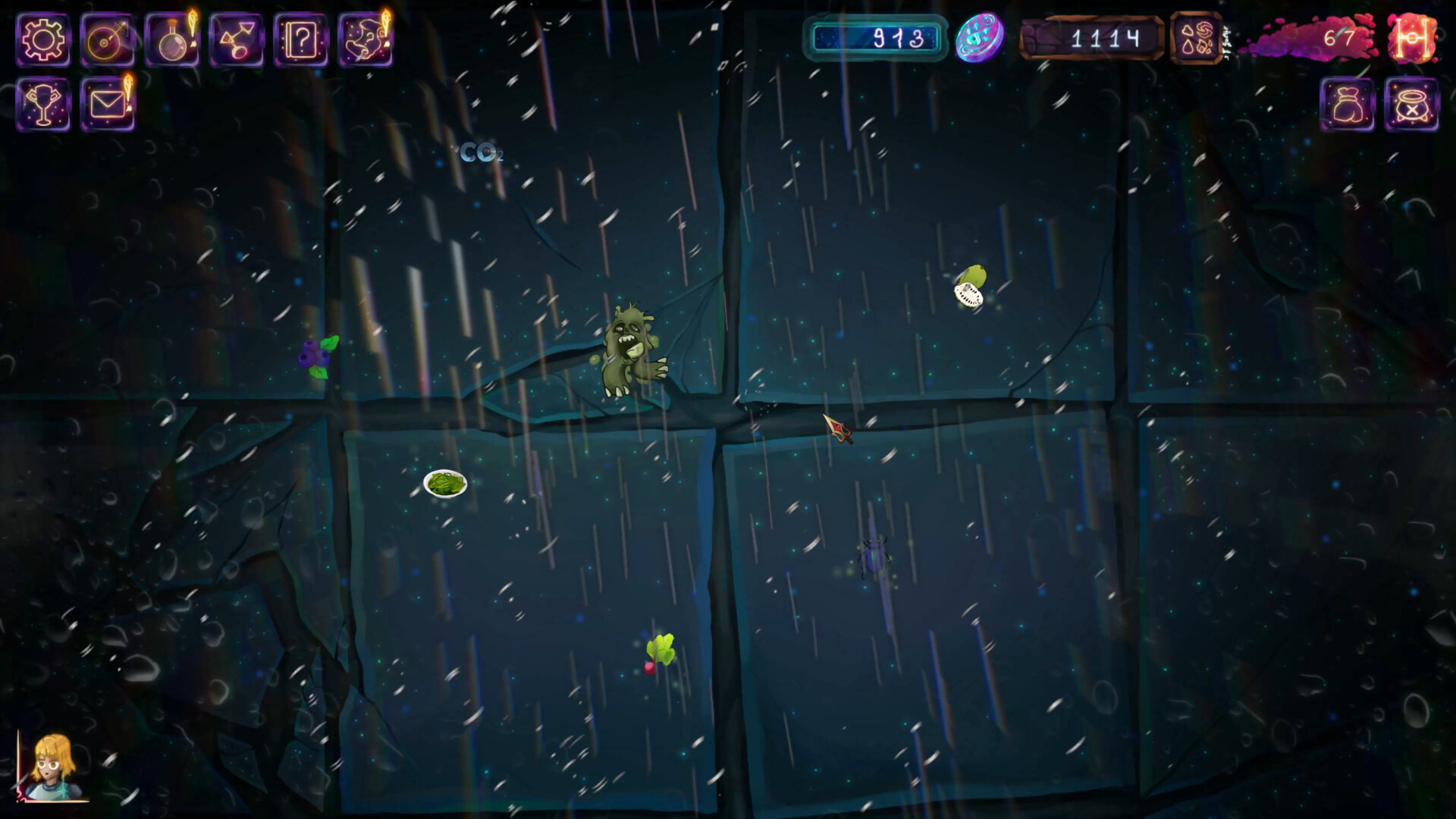
Task: Open the map with question mark icon
Action: click(x=366, y=39)
